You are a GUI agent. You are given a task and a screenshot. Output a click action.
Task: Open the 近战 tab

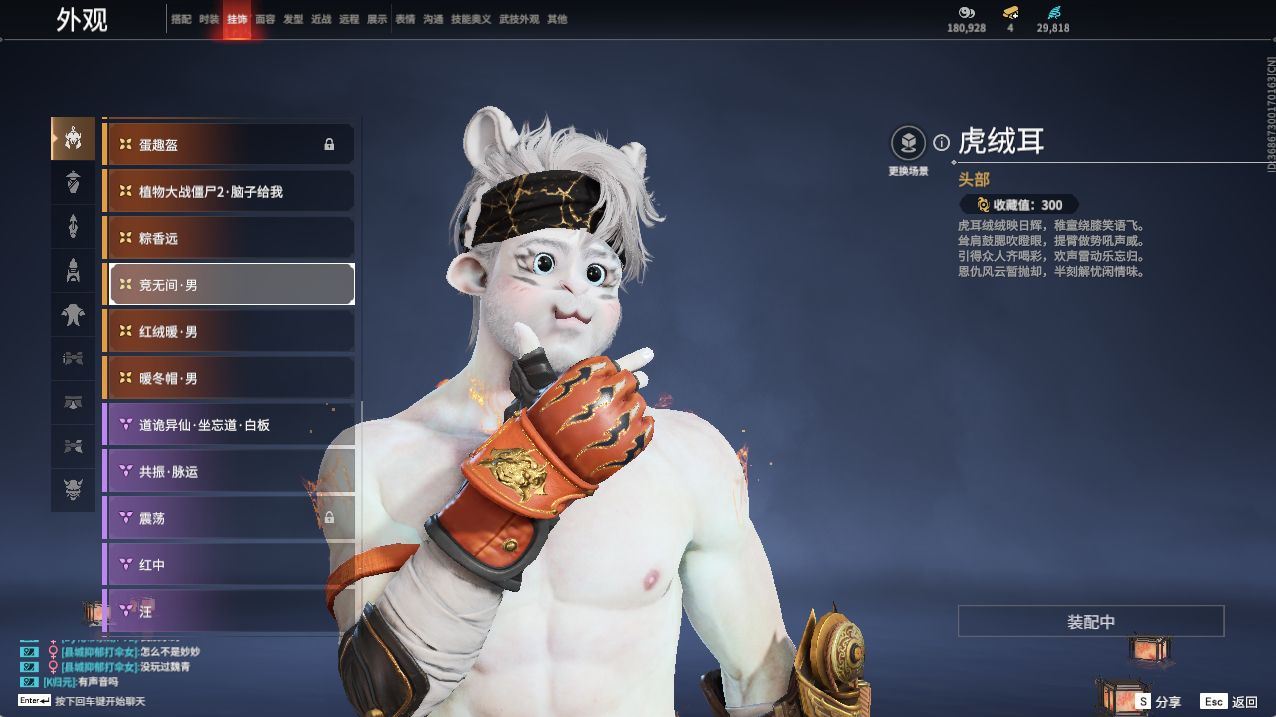click(x=321, y=19)
